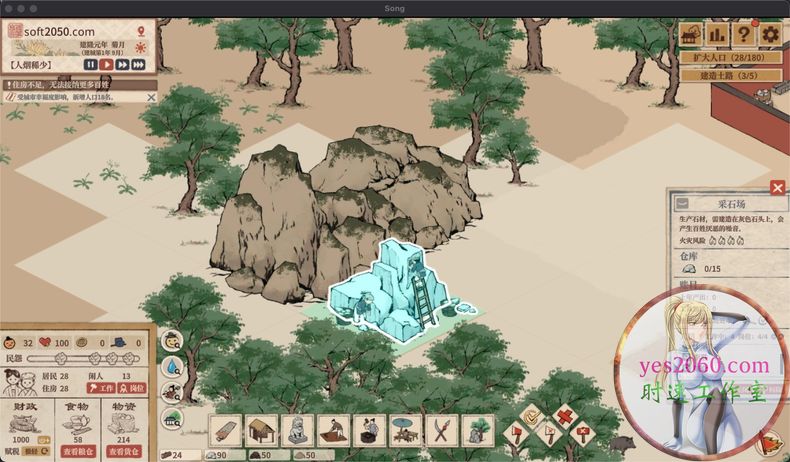Close the quarry info panel

click(x=777, y=187)
